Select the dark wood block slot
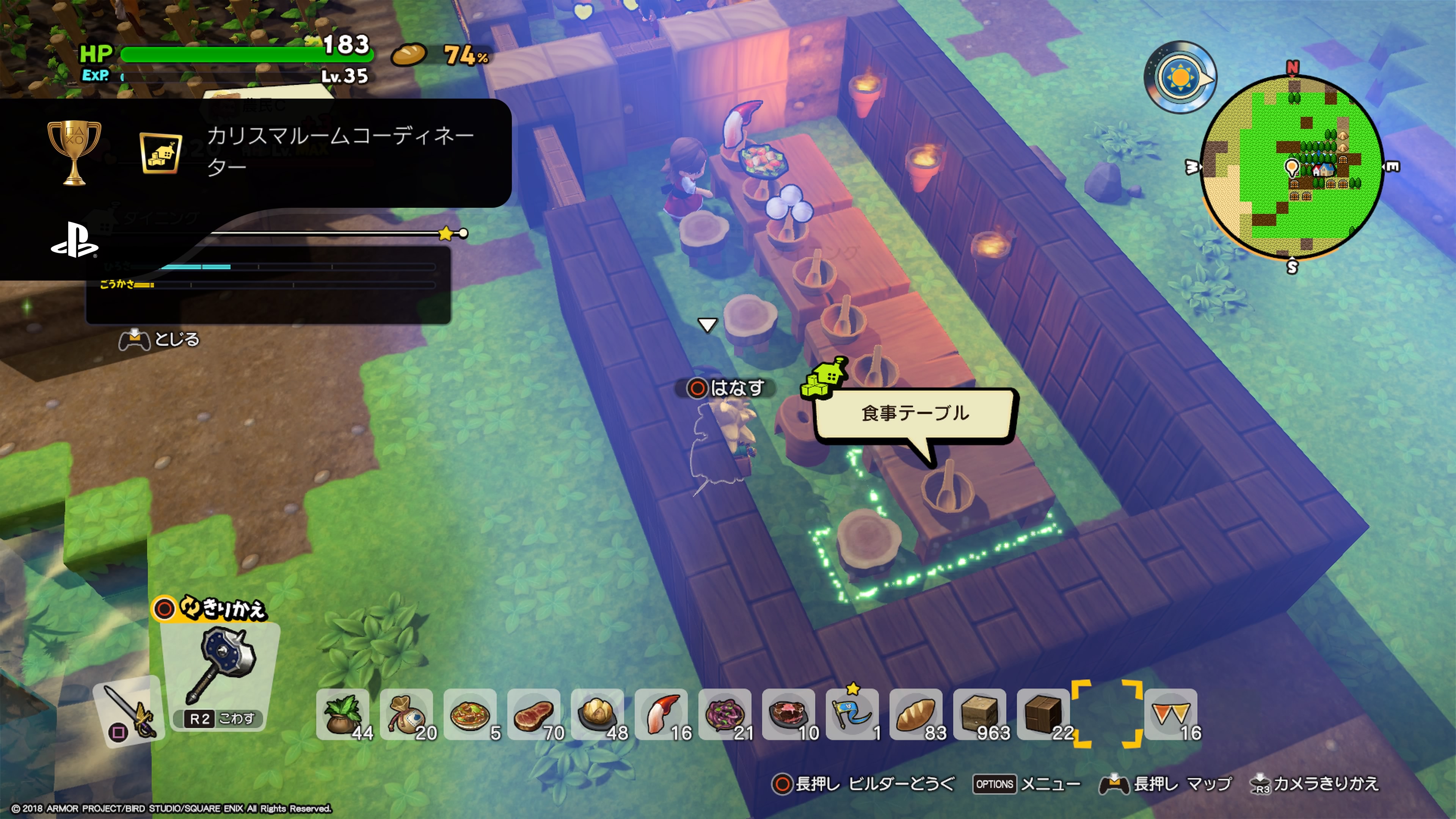1456x819 pixels. (1043, 715)
